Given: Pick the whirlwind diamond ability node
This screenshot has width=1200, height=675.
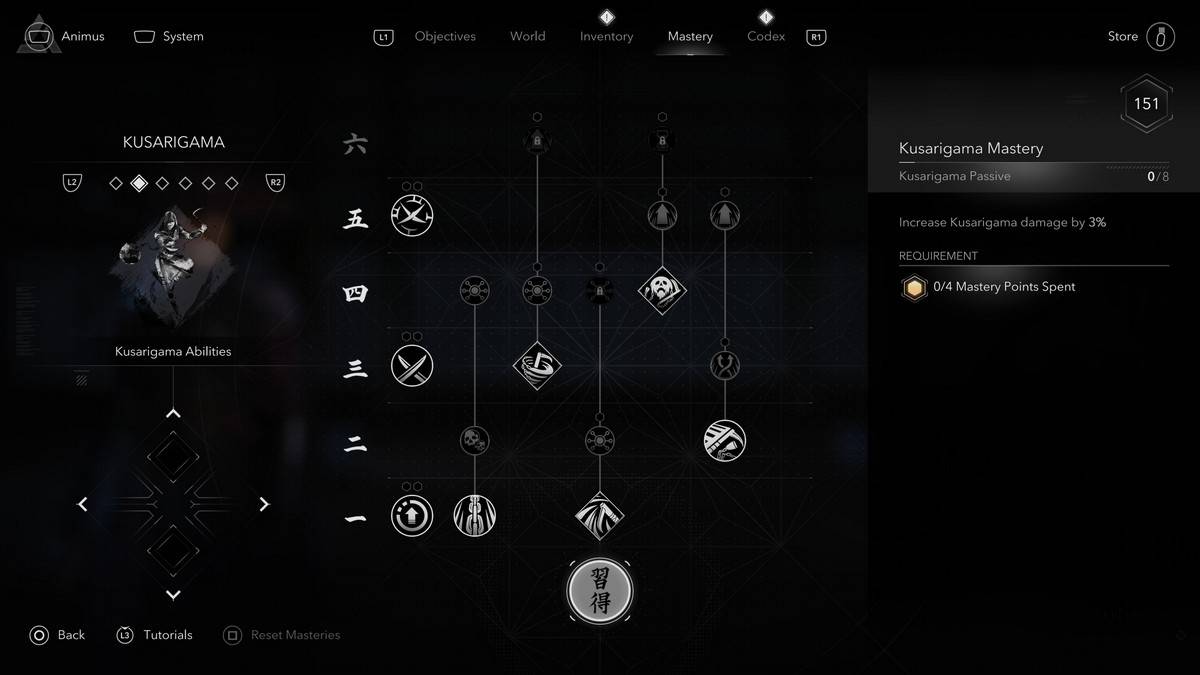Looking at the screenshot, I should 537,366.
